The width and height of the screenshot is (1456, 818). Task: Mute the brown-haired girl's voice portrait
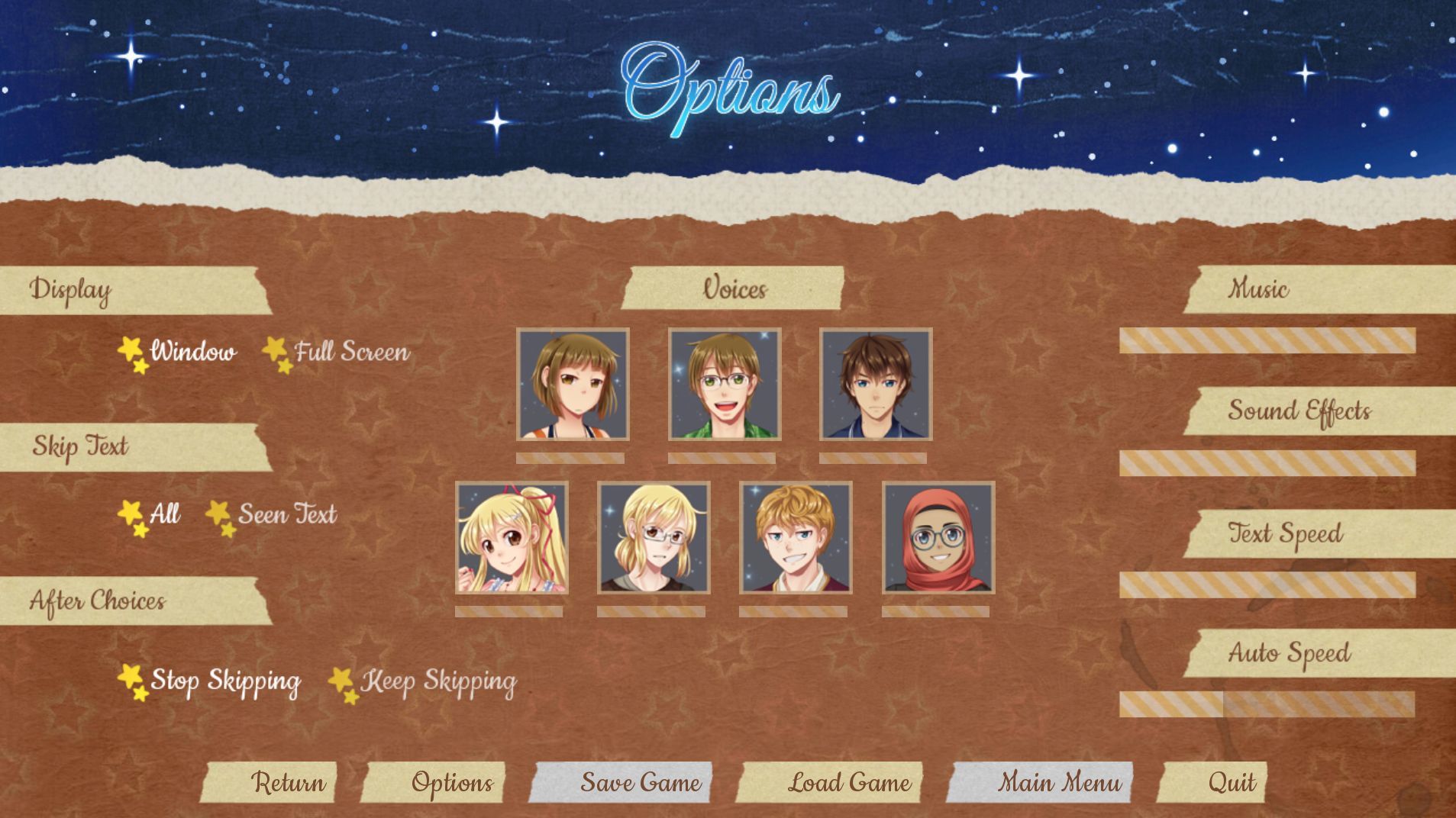pyautogui.click(x=573, y=385)
